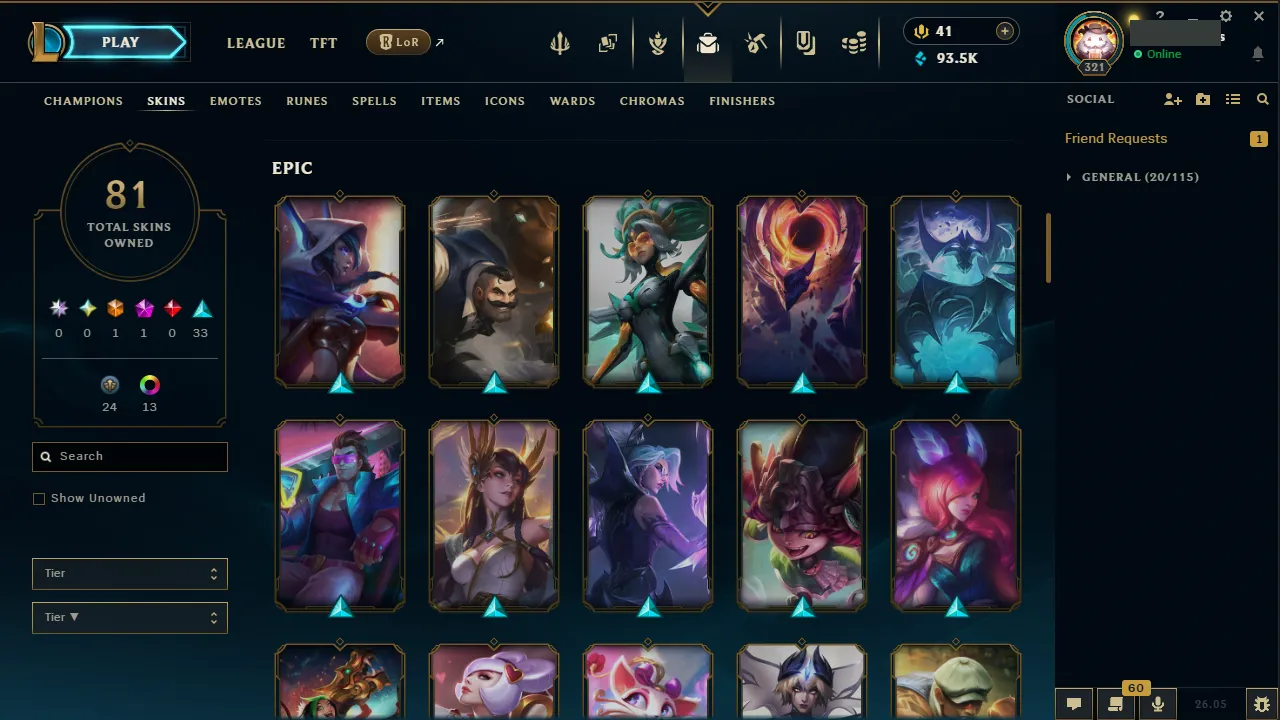Open the Loot crafting icon
1280x720 pixels.
756,42
